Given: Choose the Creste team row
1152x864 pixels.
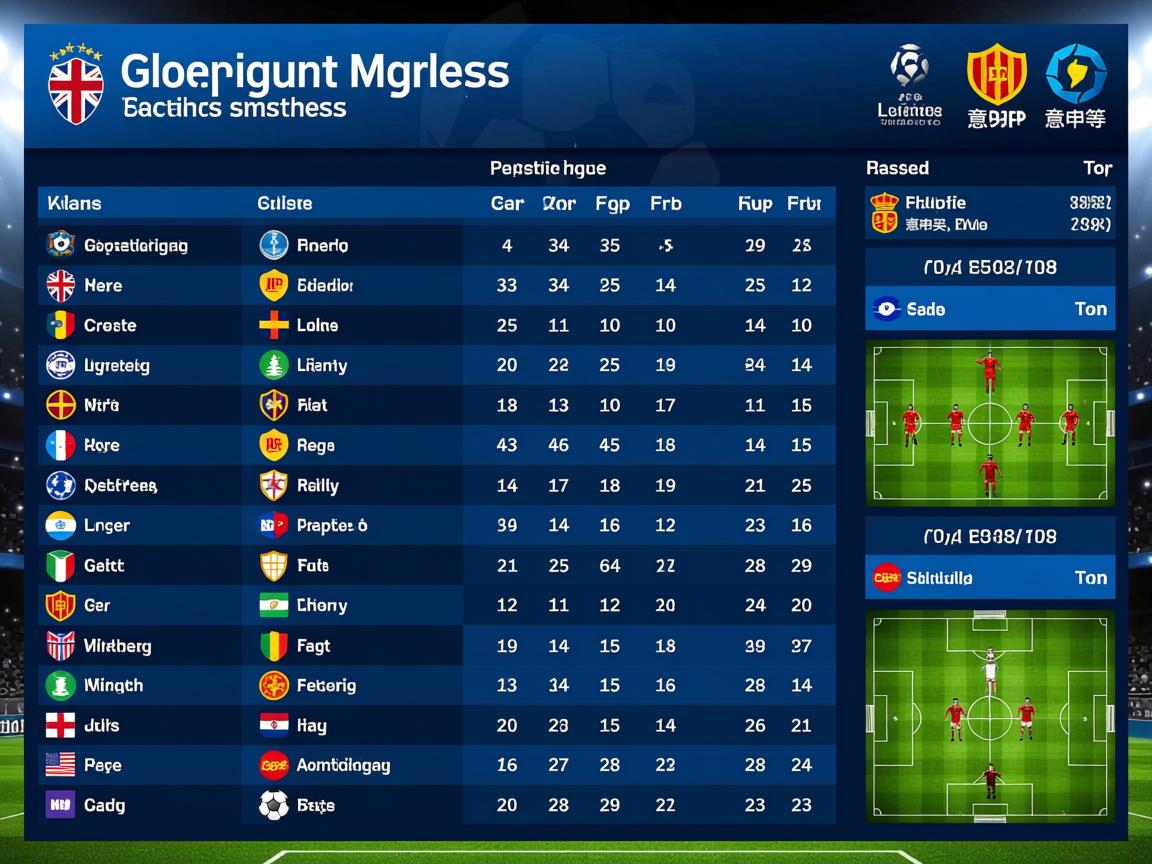Looking at the screenshot, I should click(x=110, y=326).
